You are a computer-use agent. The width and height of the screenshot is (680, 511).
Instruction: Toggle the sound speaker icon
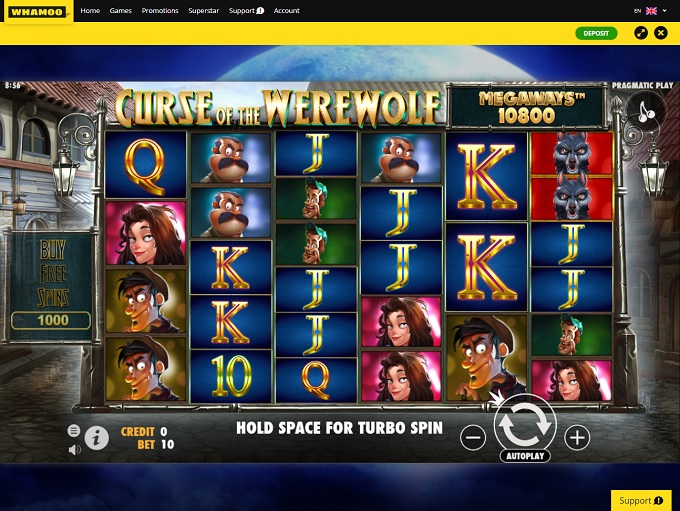coord(74,450)
